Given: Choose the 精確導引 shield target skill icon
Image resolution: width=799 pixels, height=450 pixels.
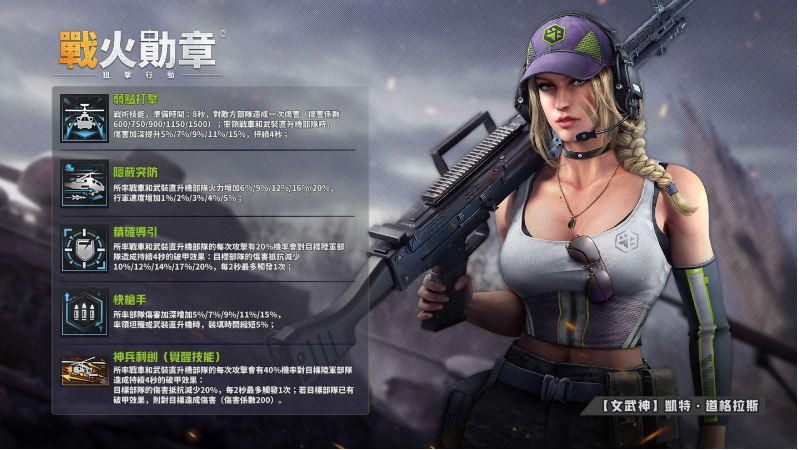Looking at the screenshot, I should coord(83,247).
